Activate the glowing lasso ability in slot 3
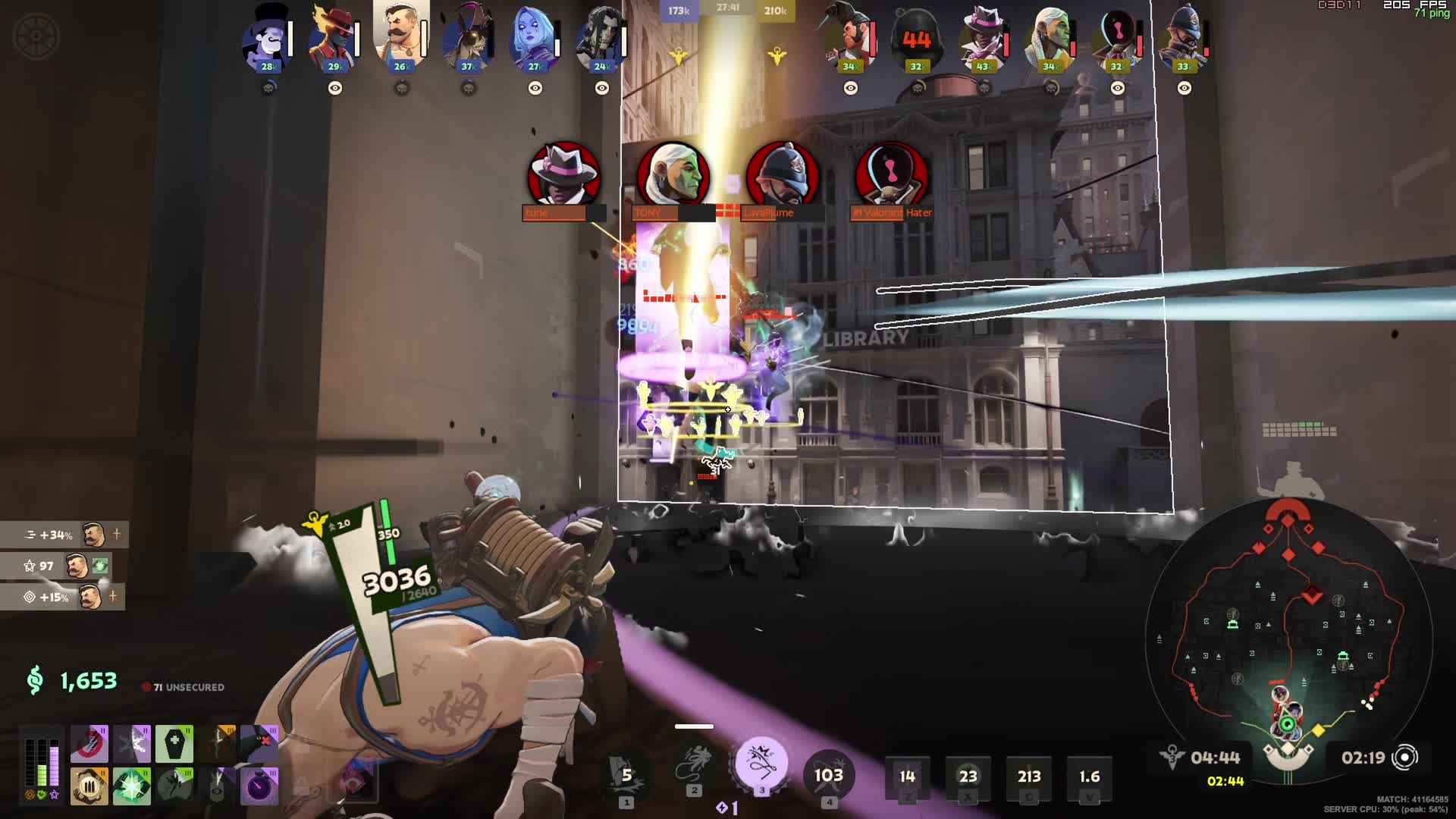This screenshot has height=819, width=1456. [761, 764]
